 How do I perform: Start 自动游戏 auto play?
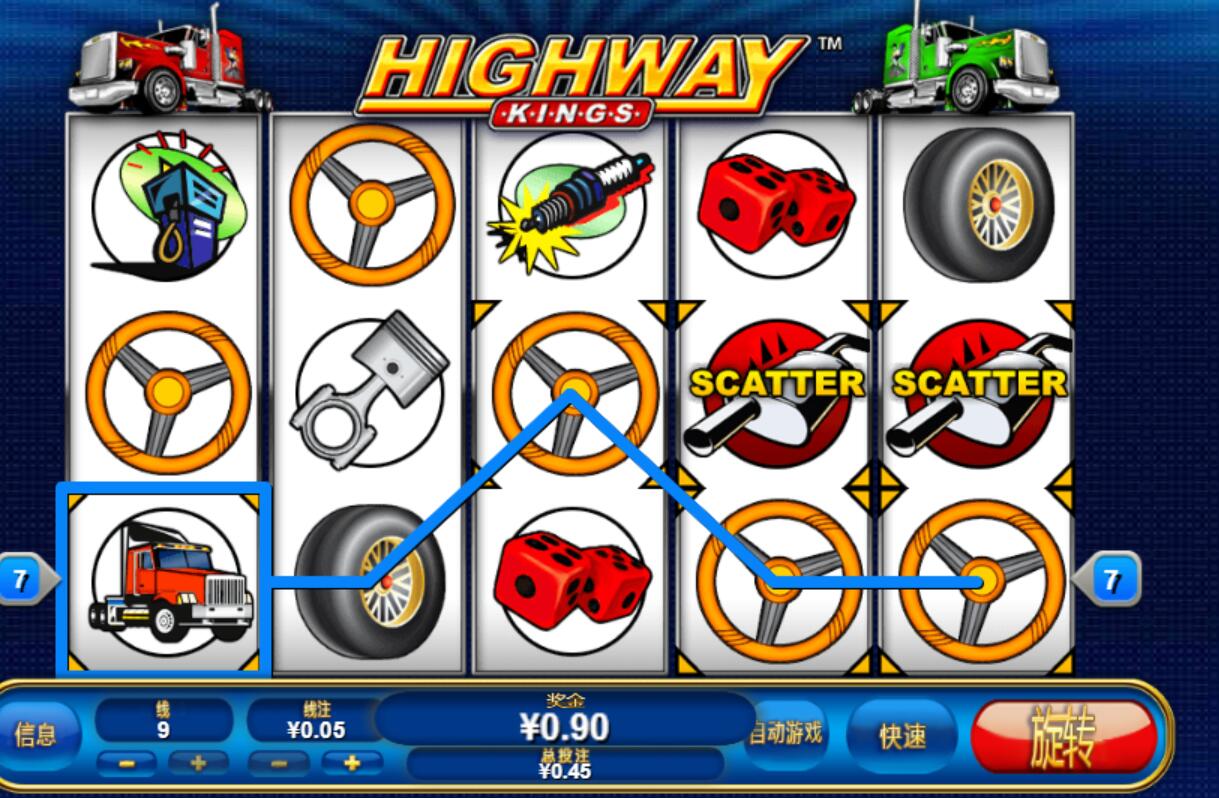(x=787, y=733)
